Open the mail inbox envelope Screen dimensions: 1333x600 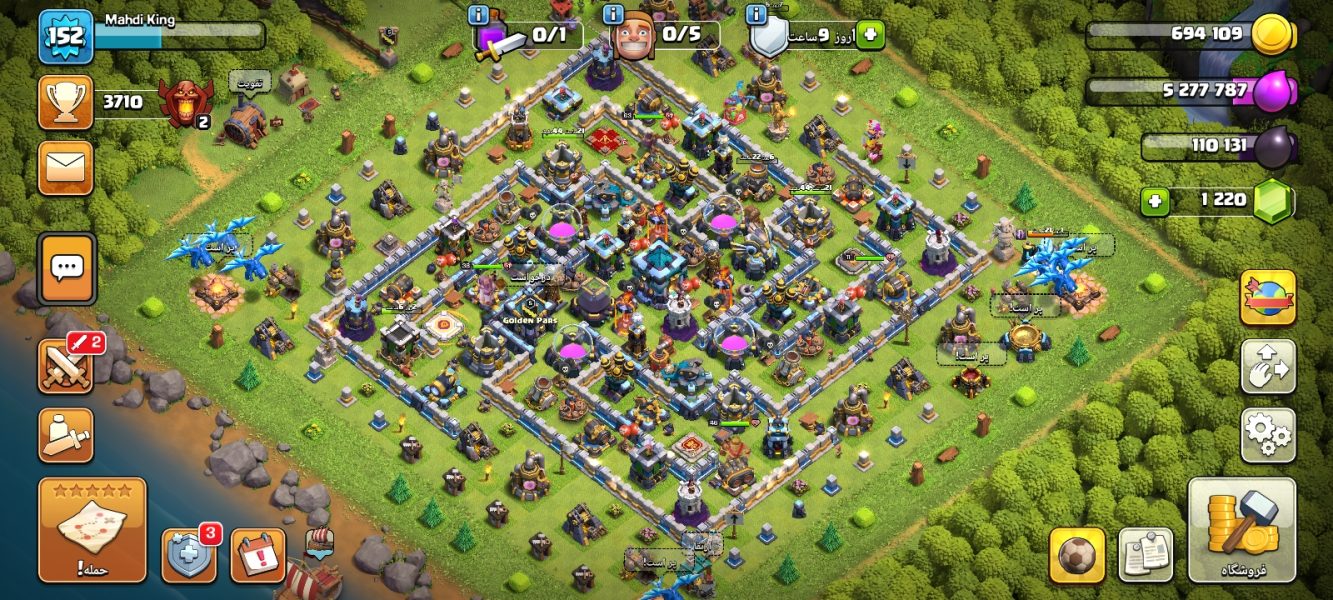point(66,167)
